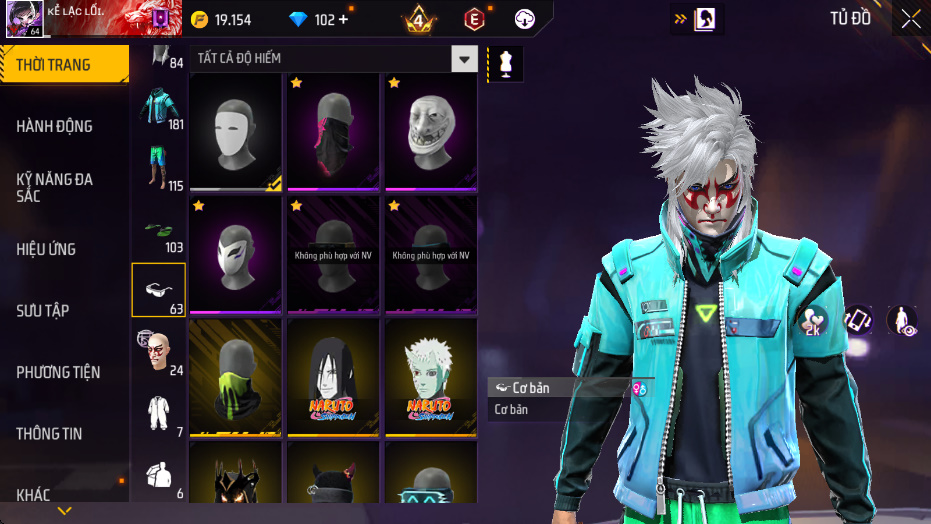This screenshot has height=524, width=931.
Task: Select the plain white face mask item
Action: 235,130
